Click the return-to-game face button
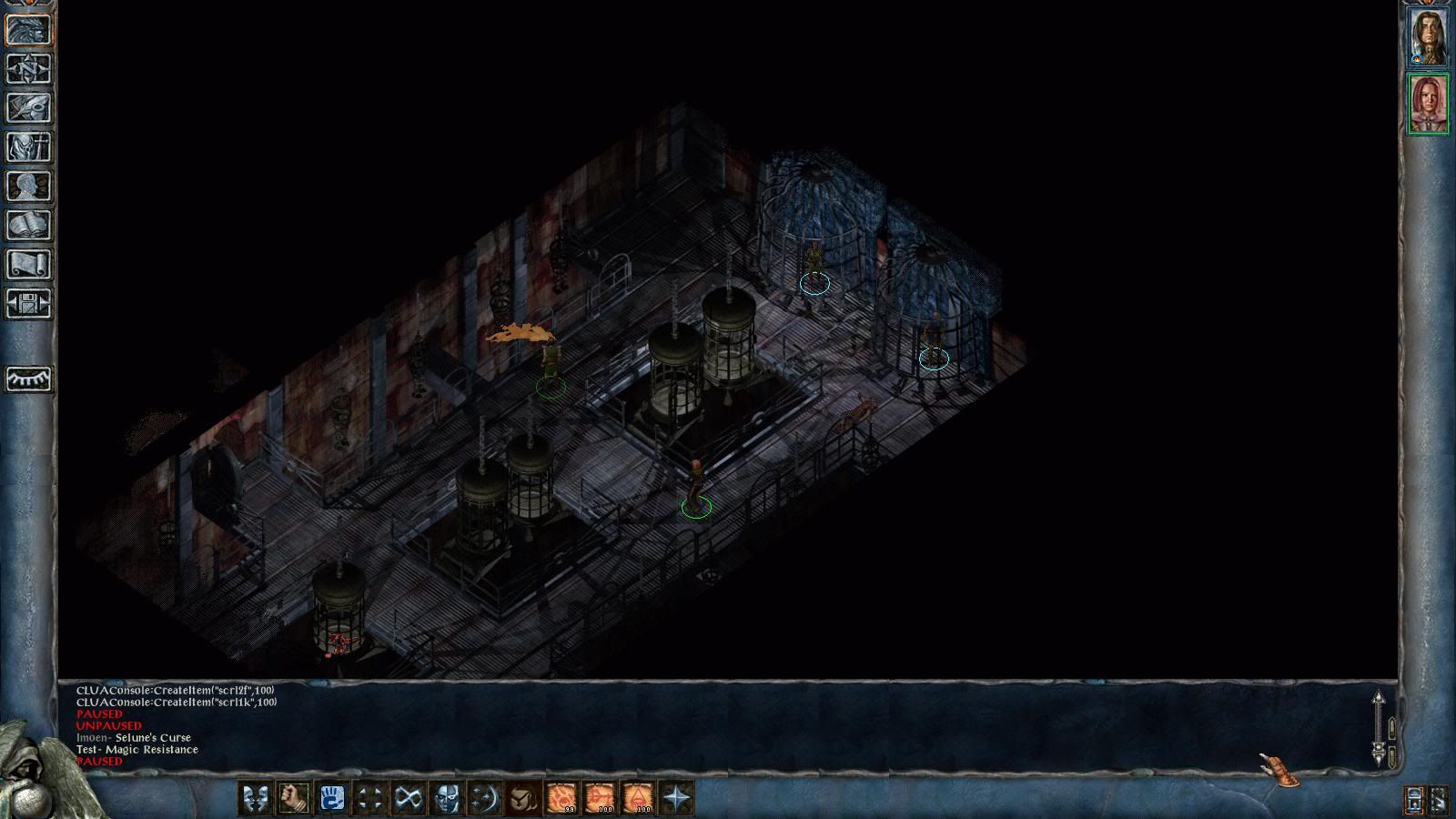 point(28,30)
